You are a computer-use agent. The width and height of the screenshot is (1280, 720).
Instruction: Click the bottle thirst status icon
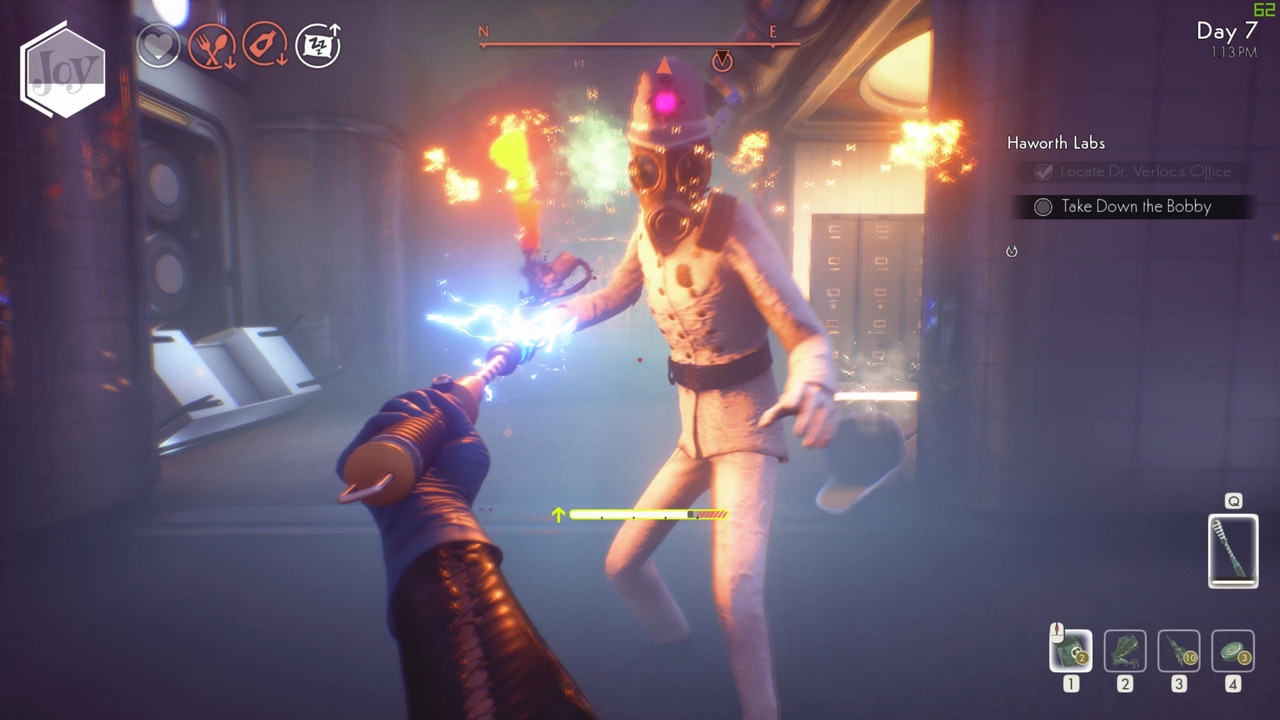[265, 46]
